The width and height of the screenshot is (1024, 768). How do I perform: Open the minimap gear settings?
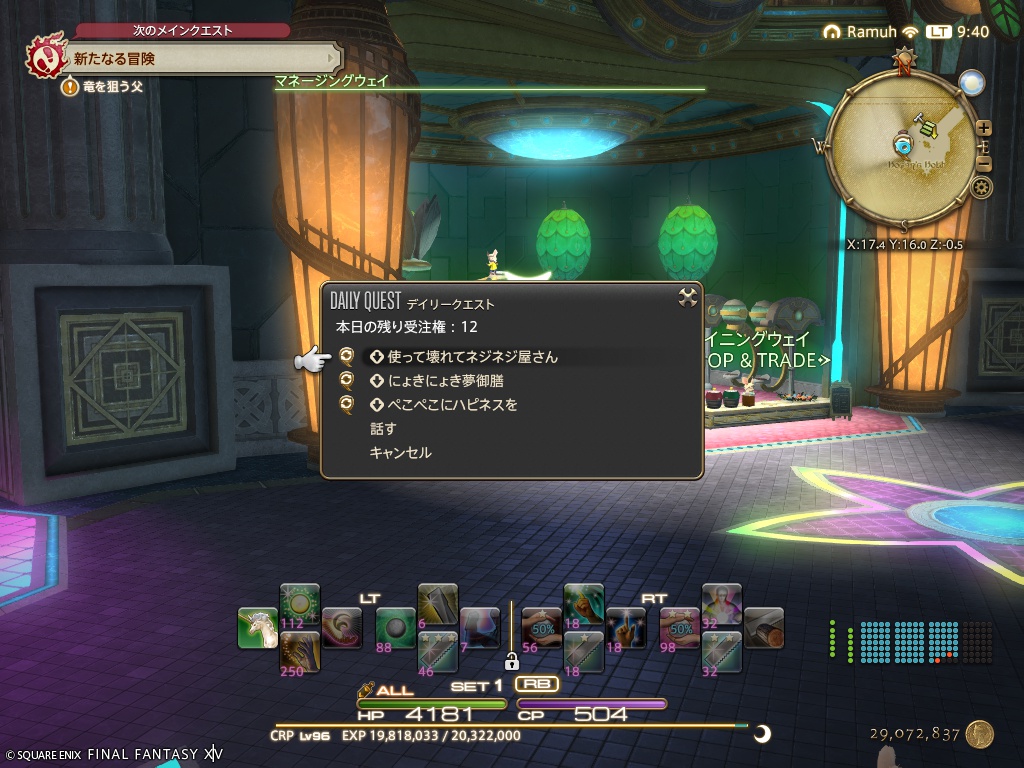tap(982, 187)
